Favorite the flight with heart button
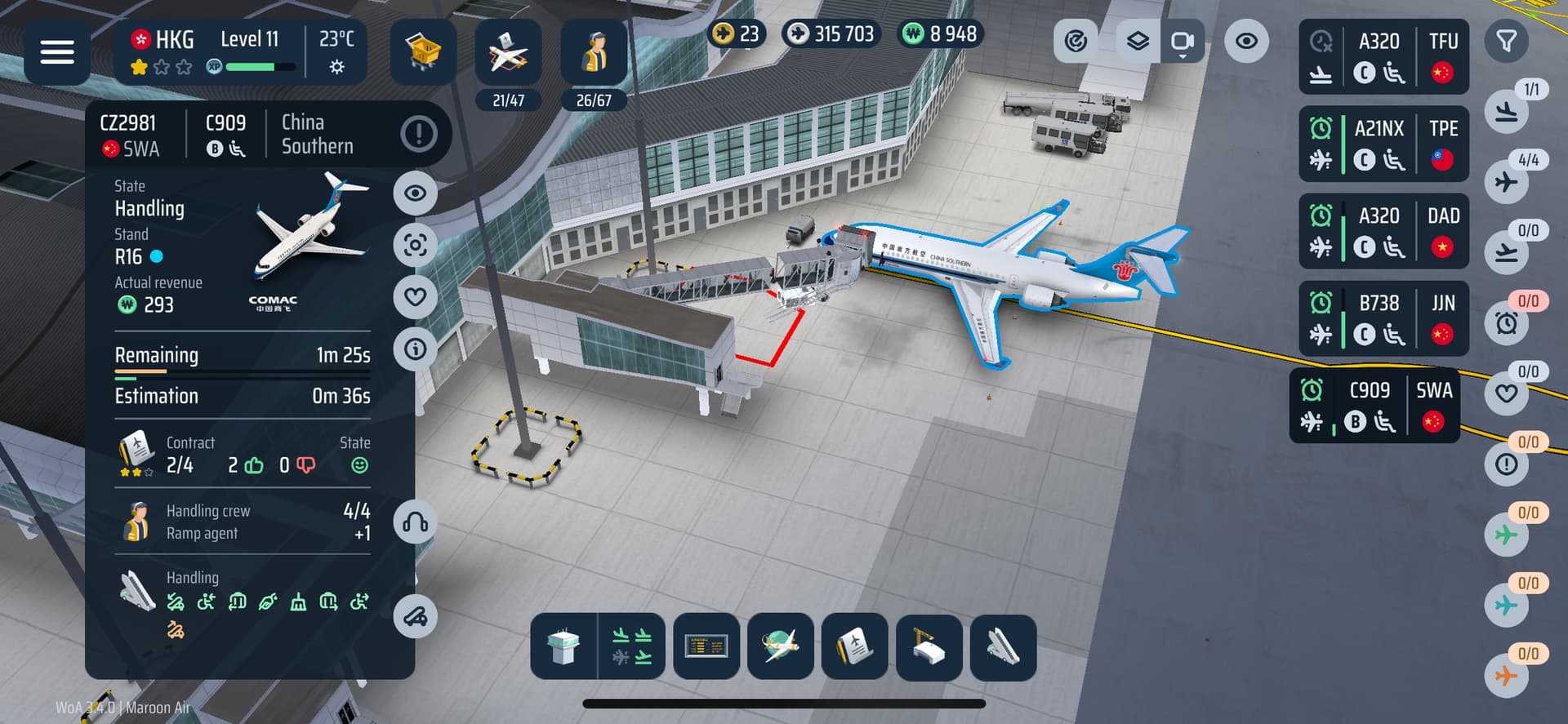1568x724 pixels. tap(415, 296)
